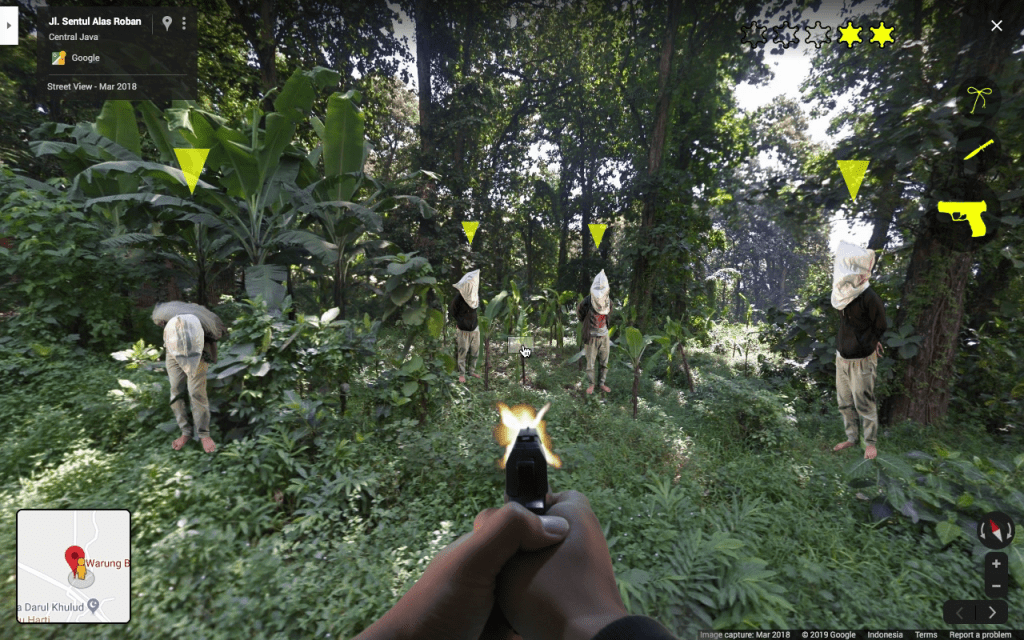Close the Street View panel with the X

(x=996, y=26)
